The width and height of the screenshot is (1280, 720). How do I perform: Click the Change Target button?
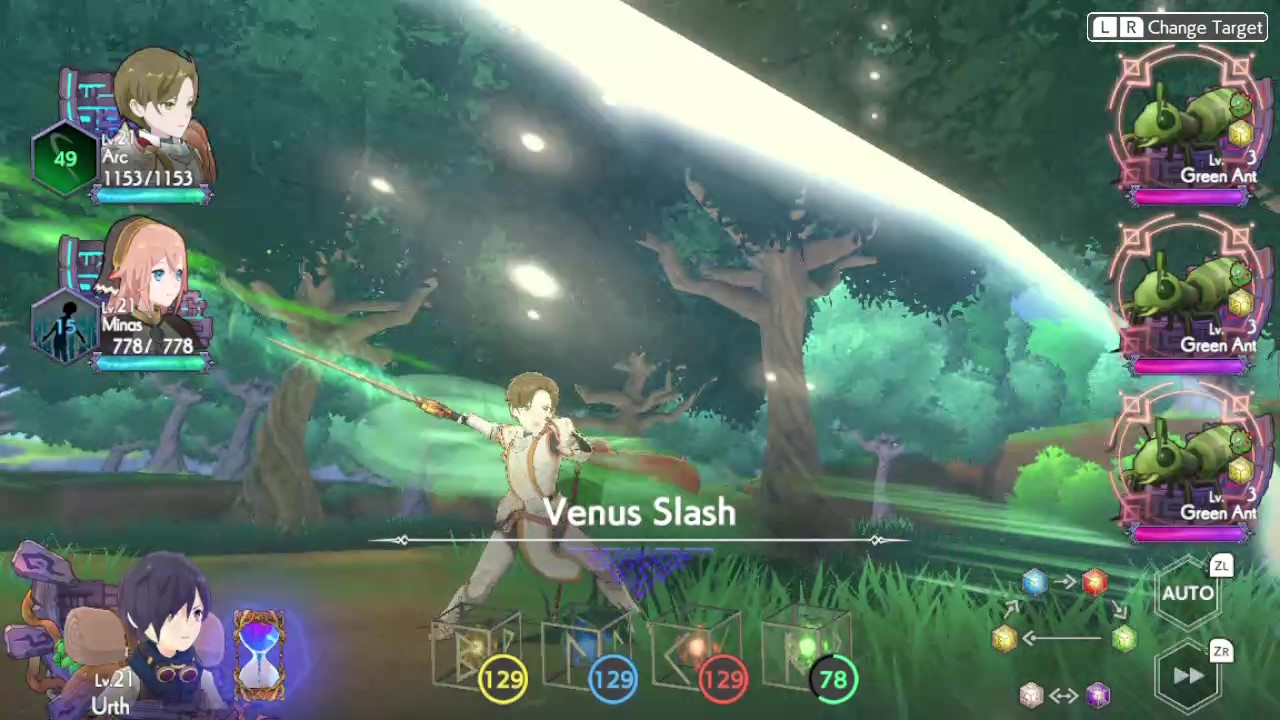point(1177,27)
